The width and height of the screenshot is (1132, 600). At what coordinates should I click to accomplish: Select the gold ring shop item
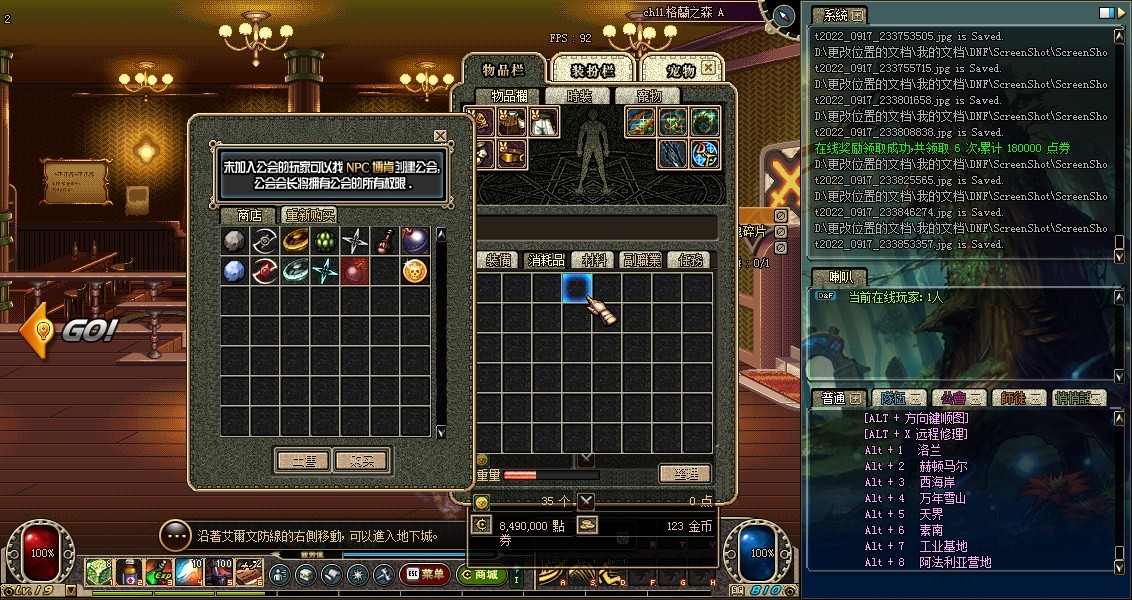[295, 240]
